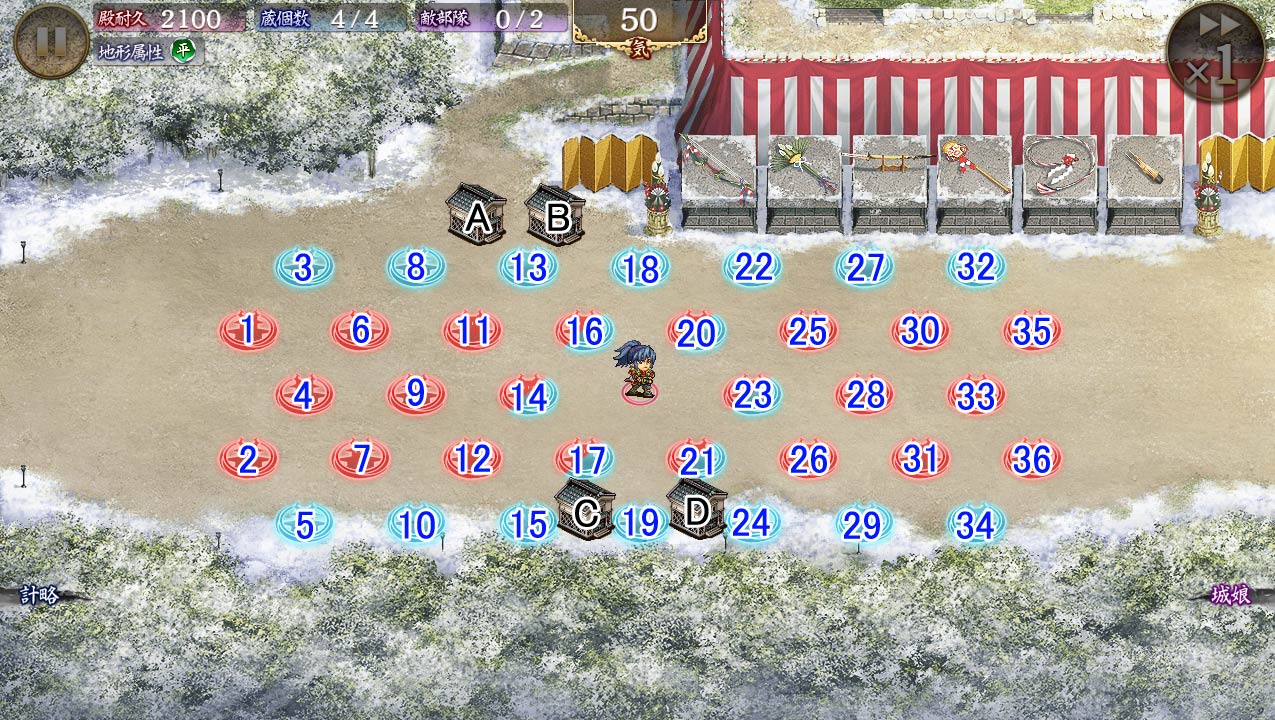1275x720 pixels.
Task: Select red deployment tile 28
Action: 865,395
